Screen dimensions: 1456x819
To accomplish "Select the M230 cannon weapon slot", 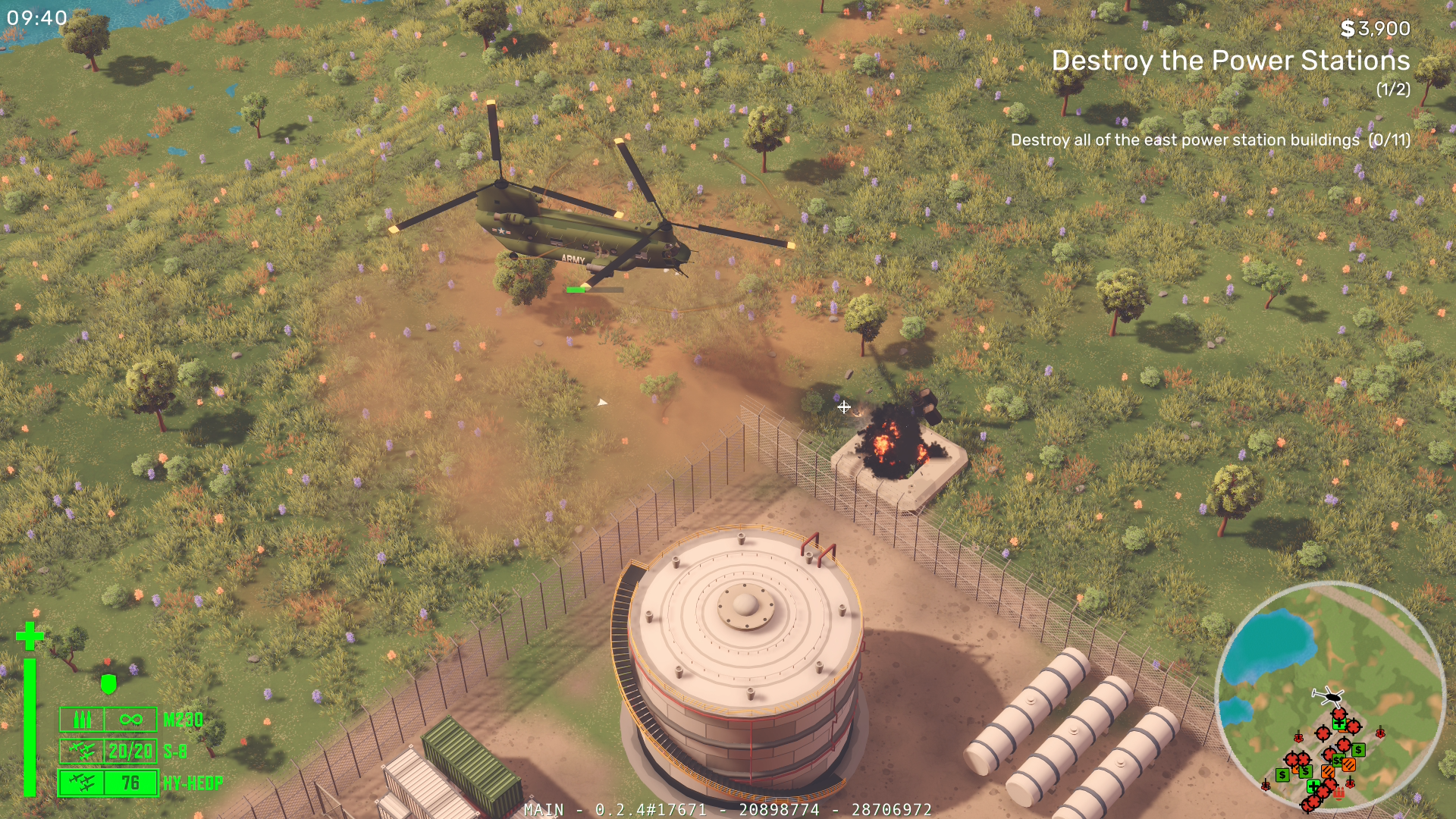I will (x=108, y=719).
